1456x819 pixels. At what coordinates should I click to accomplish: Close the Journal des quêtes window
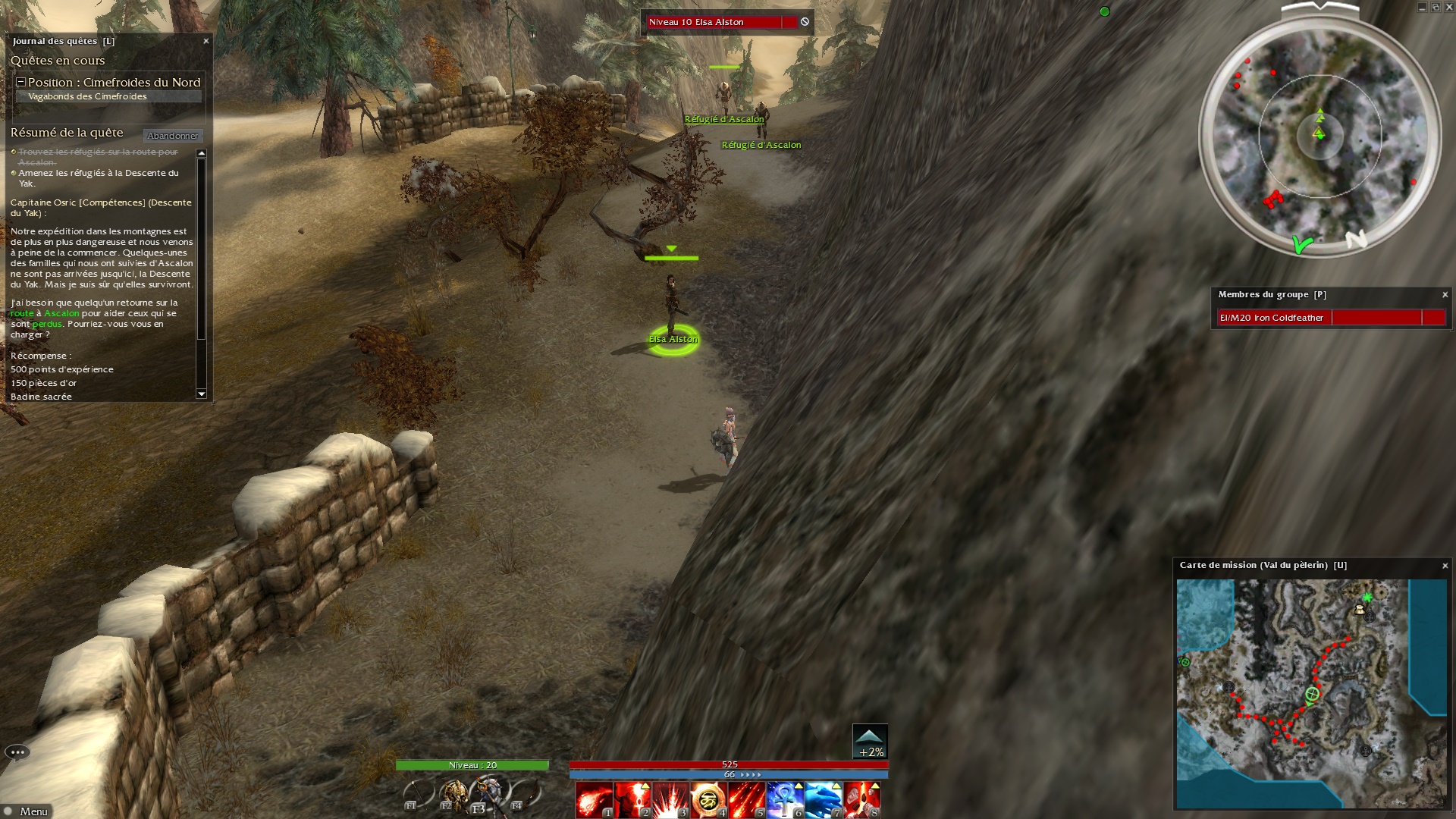(x=206, y=41)
